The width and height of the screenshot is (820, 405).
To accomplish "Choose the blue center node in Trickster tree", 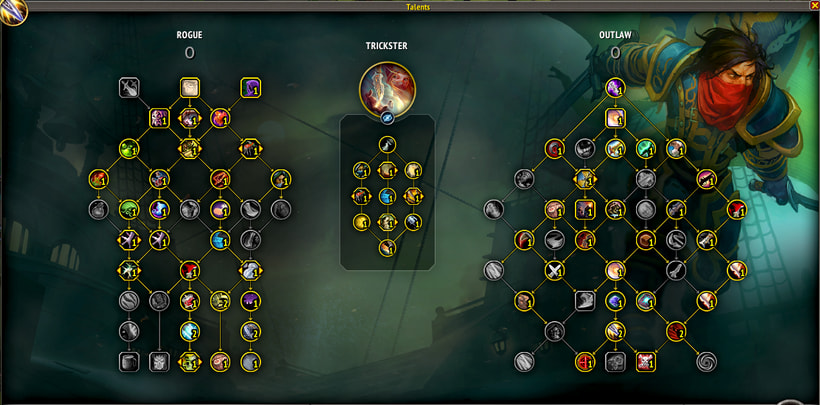I will click(387, 196).
